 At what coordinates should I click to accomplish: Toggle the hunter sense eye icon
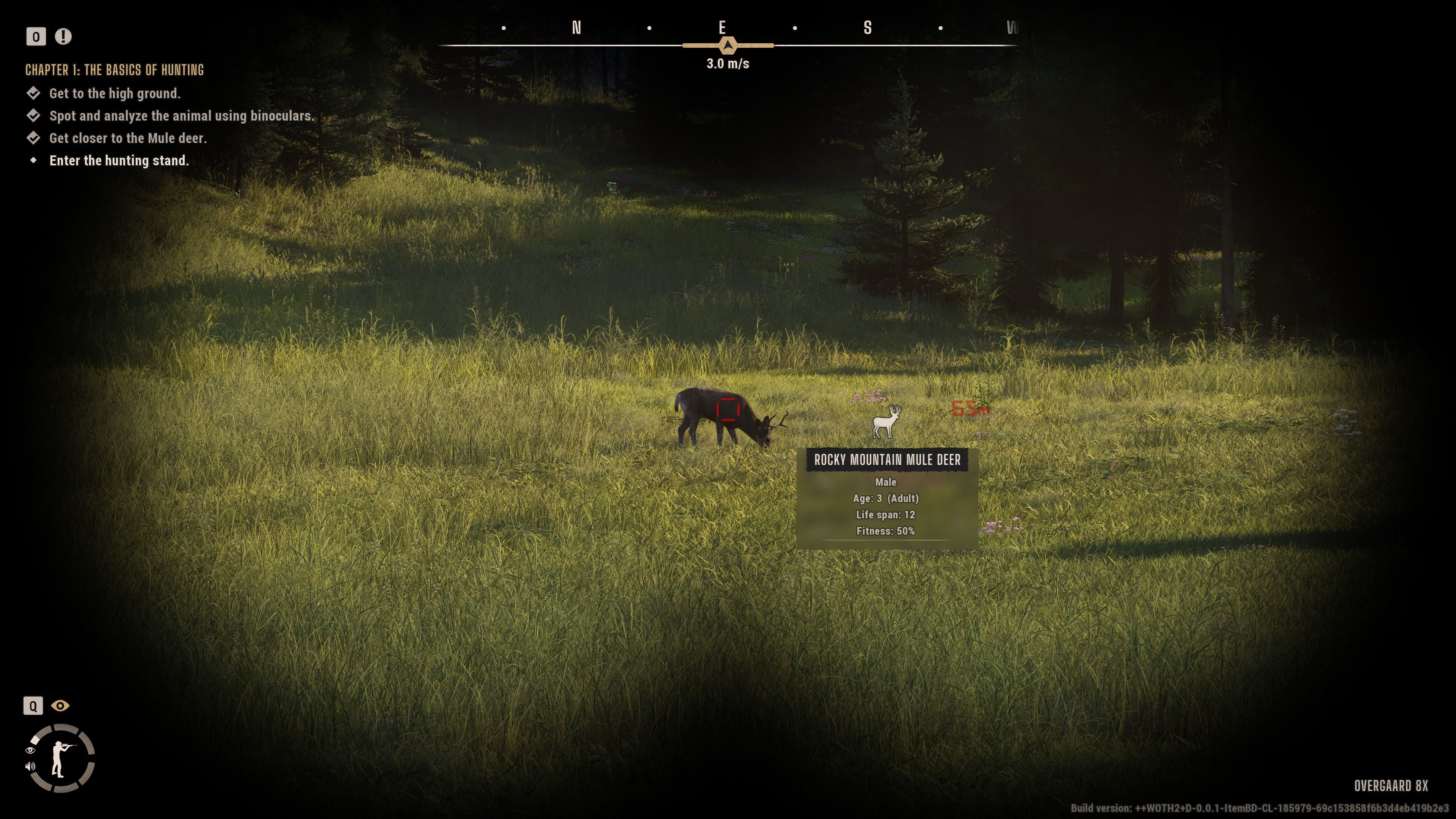61,706
